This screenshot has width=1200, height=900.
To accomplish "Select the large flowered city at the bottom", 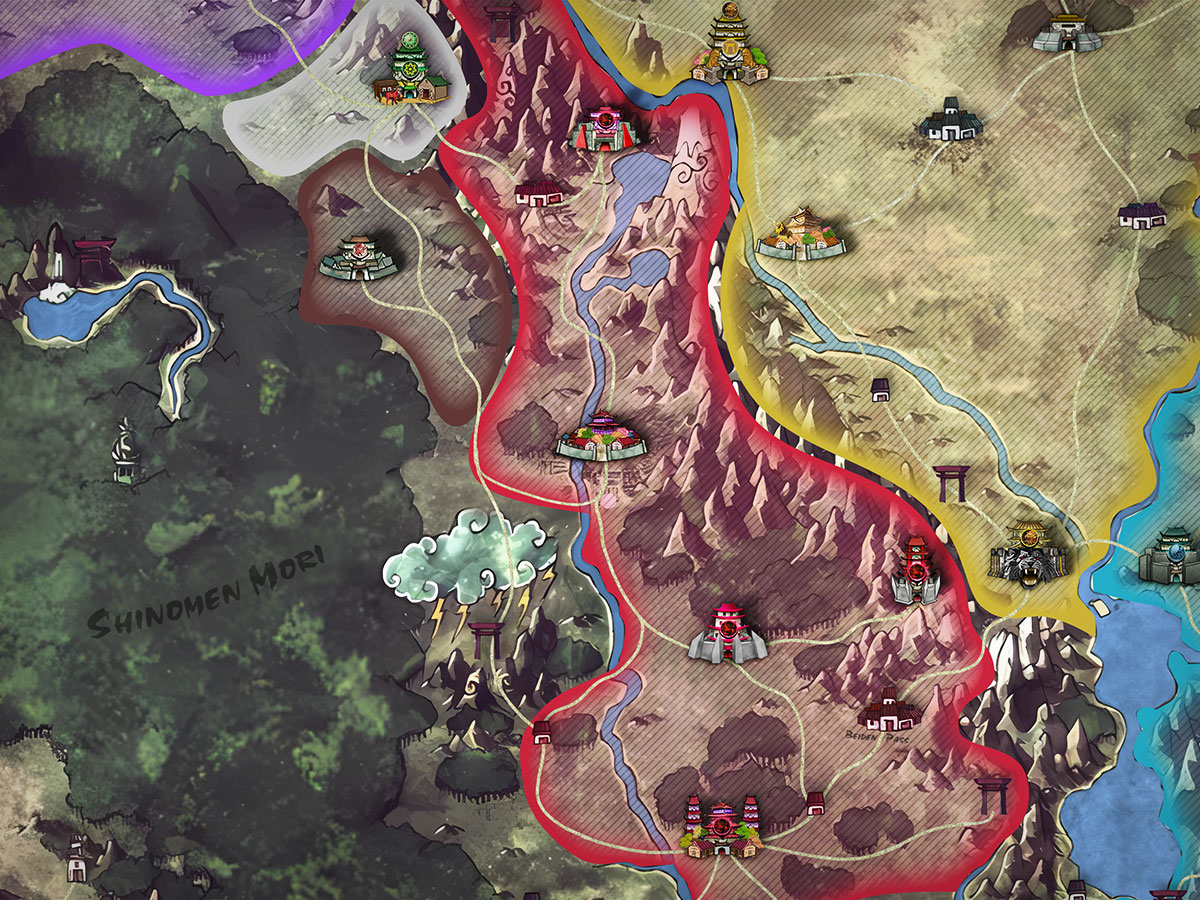I will click(x=720, y=827).
